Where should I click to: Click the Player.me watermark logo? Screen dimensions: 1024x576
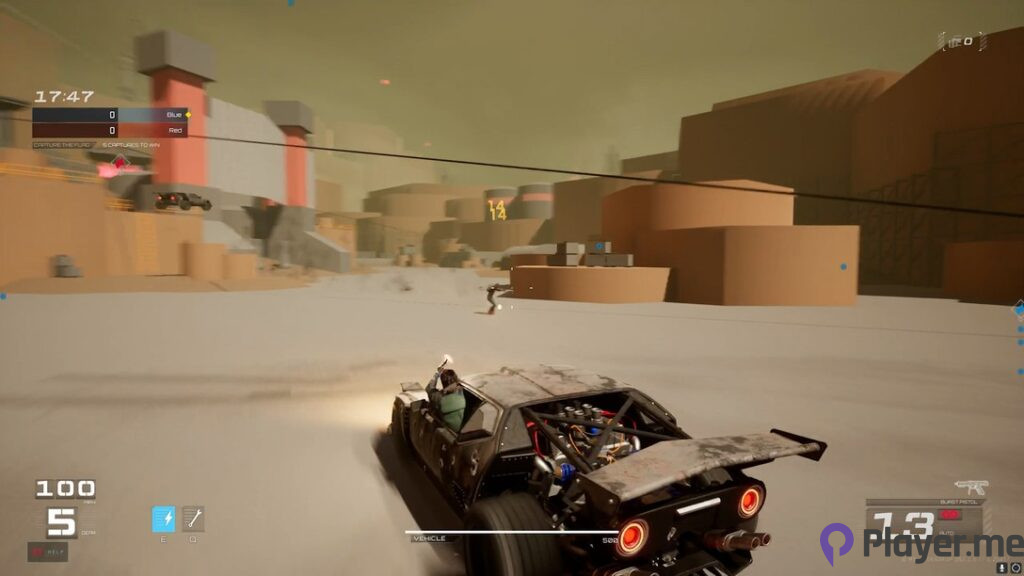pyautogui.click(x=921, y=544)
